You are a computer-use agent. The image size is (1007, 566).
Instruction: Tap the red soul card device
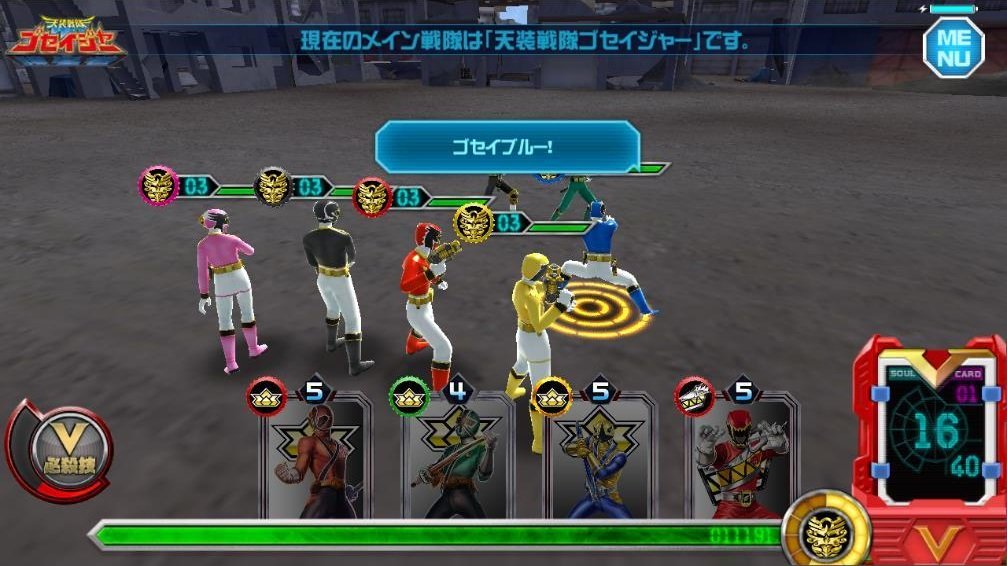point(929,432)
